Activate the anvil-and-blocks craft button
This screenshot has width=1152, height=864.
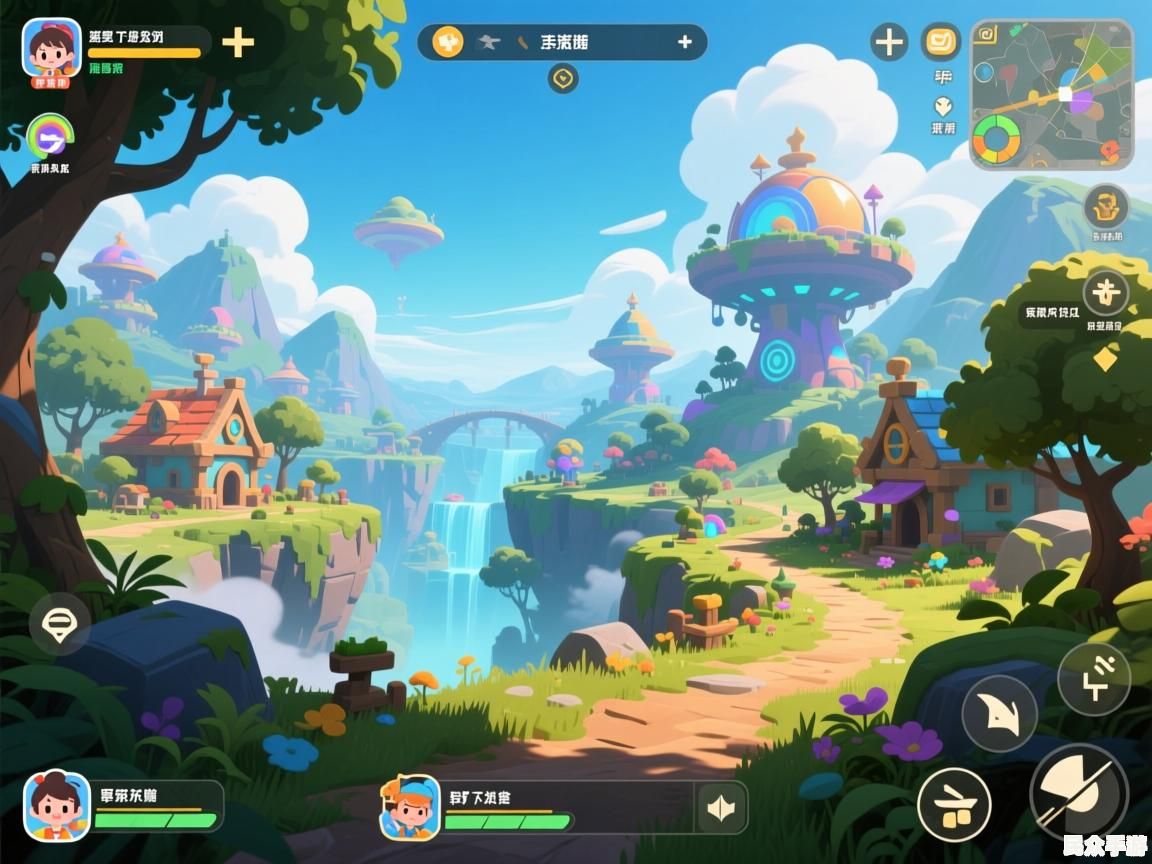954,805
